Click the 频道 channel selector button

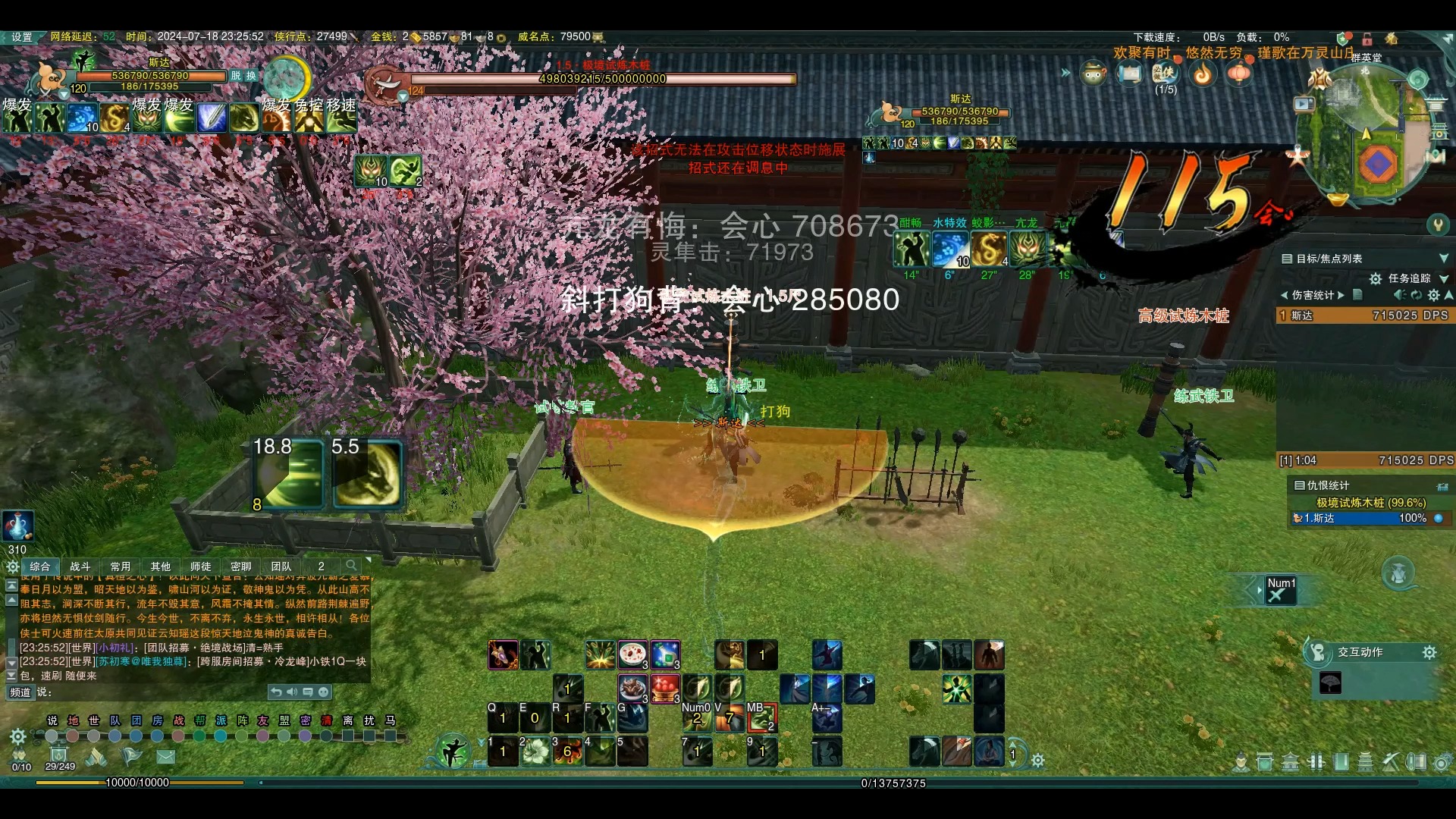20,692
